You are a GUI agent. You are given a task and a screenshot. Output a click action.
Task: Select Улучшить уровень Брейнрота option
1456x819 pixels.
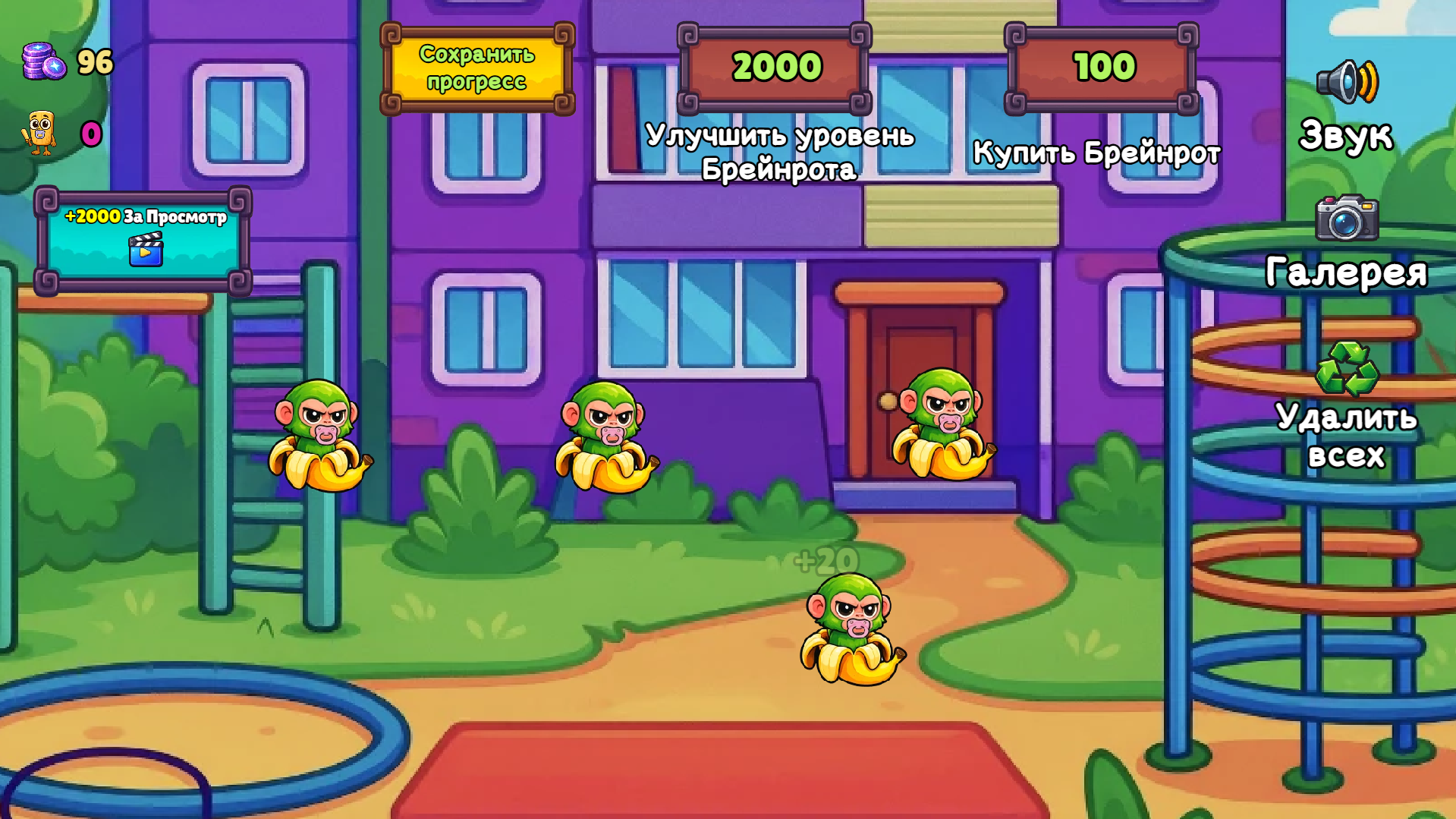tap(776, 67)
